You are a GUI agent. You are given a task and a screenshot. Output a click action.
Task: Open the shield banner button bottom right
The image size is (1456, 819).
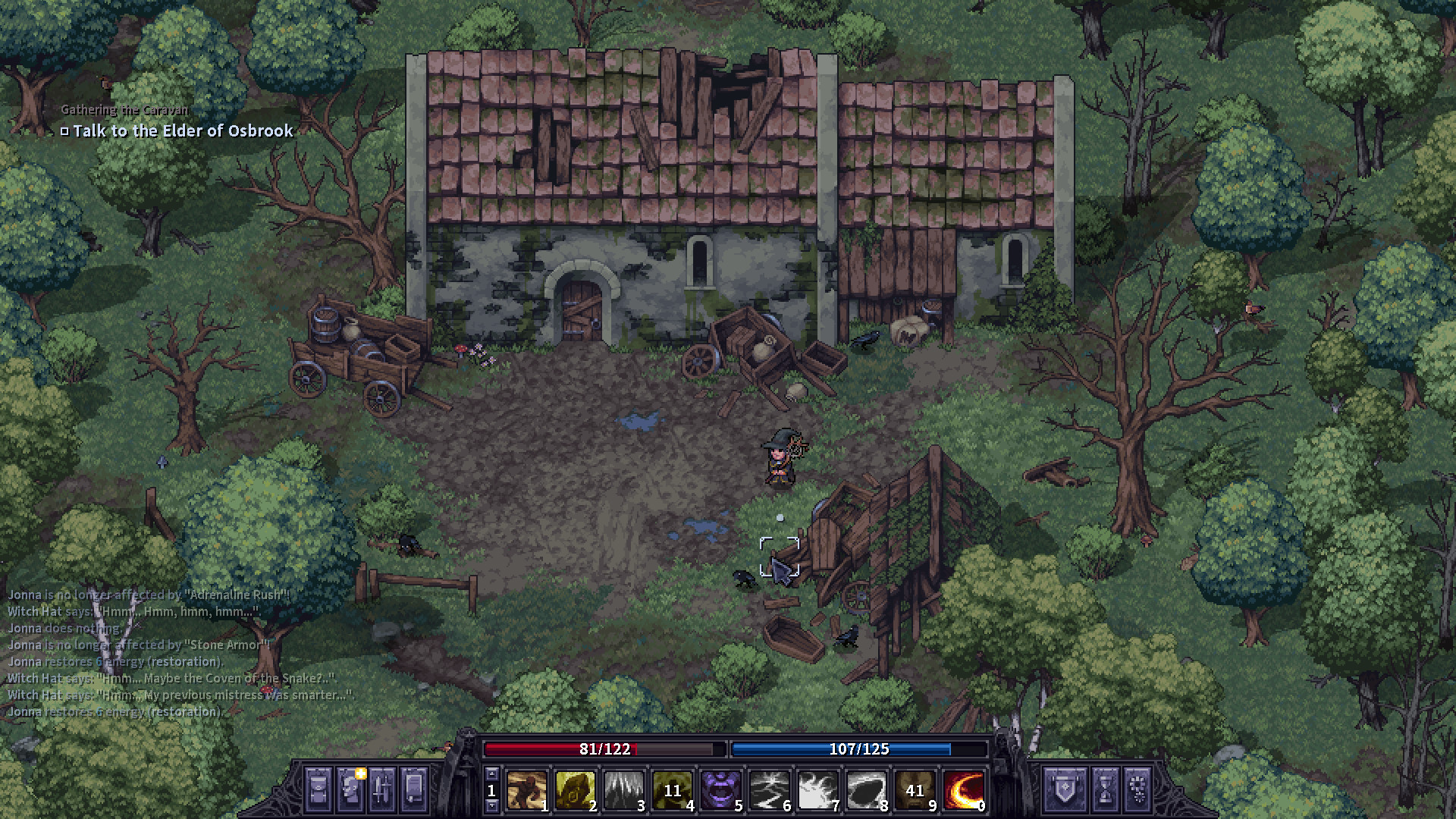point(1065,790)
